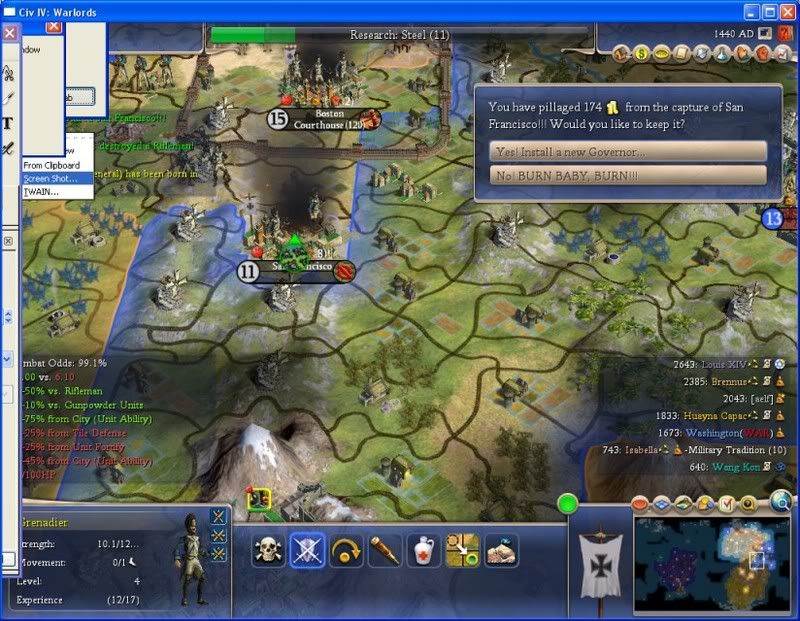The width and height of the screenshot is (800, 621).
Task: Choose "From Clipboard" in the overlay menu
Action: pyautogui.click(x=50, y=165)
